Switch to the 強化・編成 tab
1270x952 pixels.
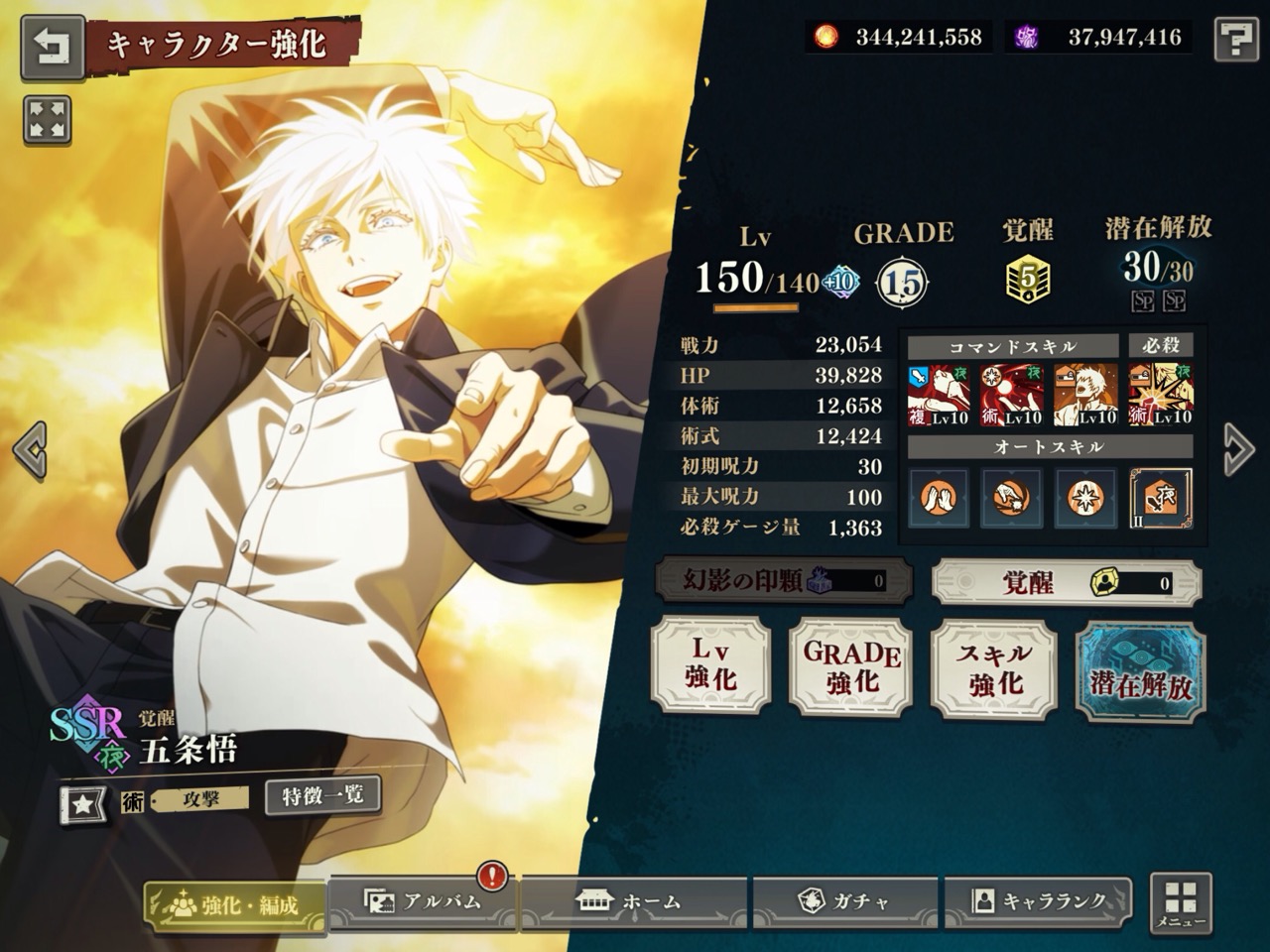(x=235, y=904)
